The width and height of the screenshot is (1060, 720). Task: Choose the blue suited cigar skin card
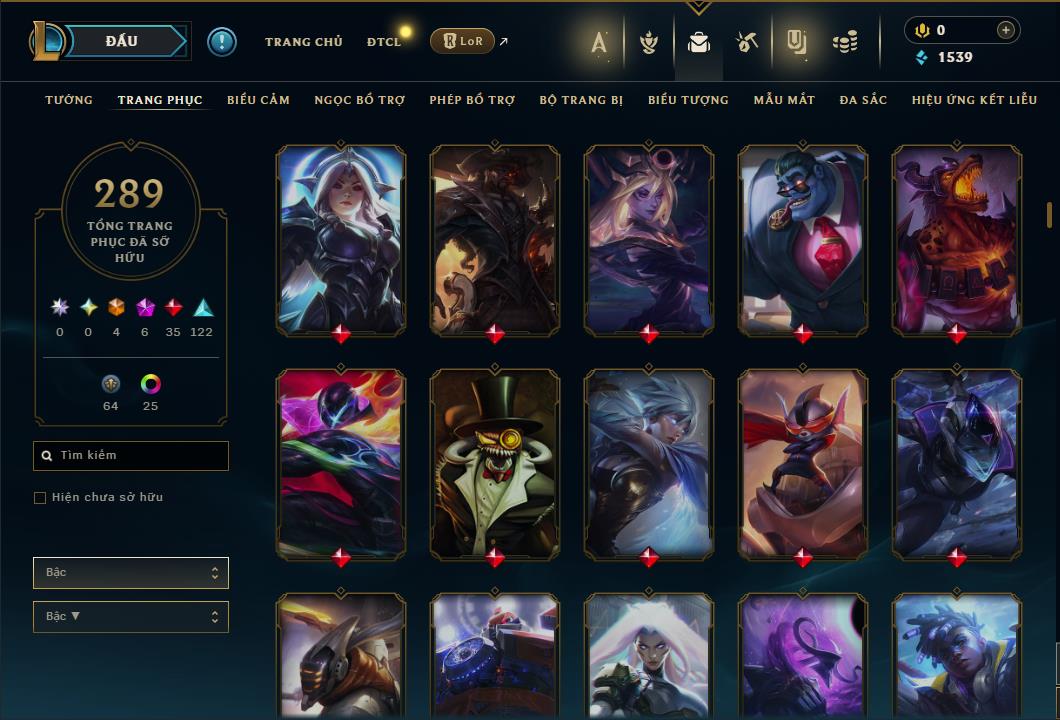(803, 240)
